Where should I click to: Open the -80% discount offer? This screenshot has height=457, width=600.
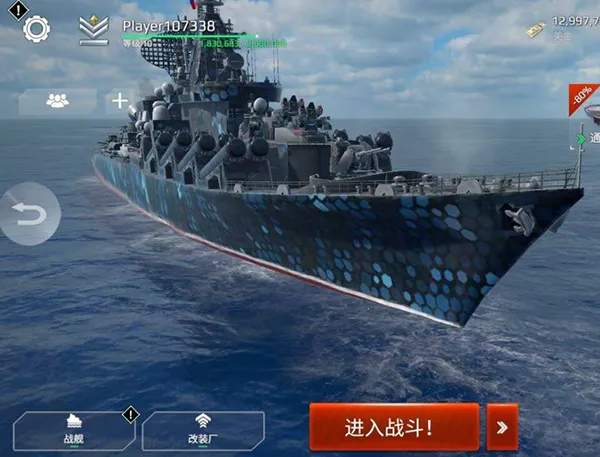click(583, 99)
